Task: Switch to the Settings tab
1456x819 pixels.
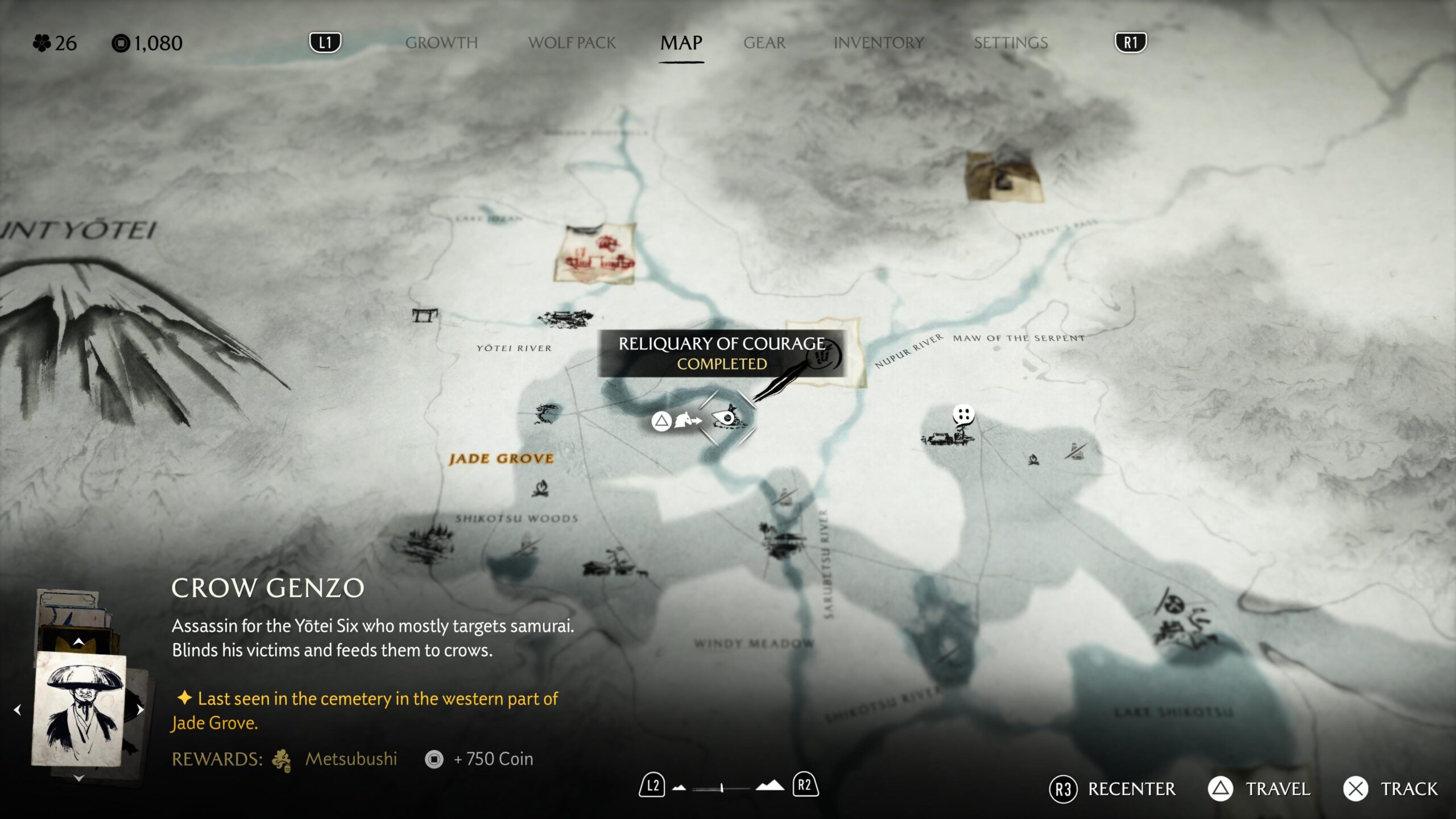Action: tap(1011, 43)
